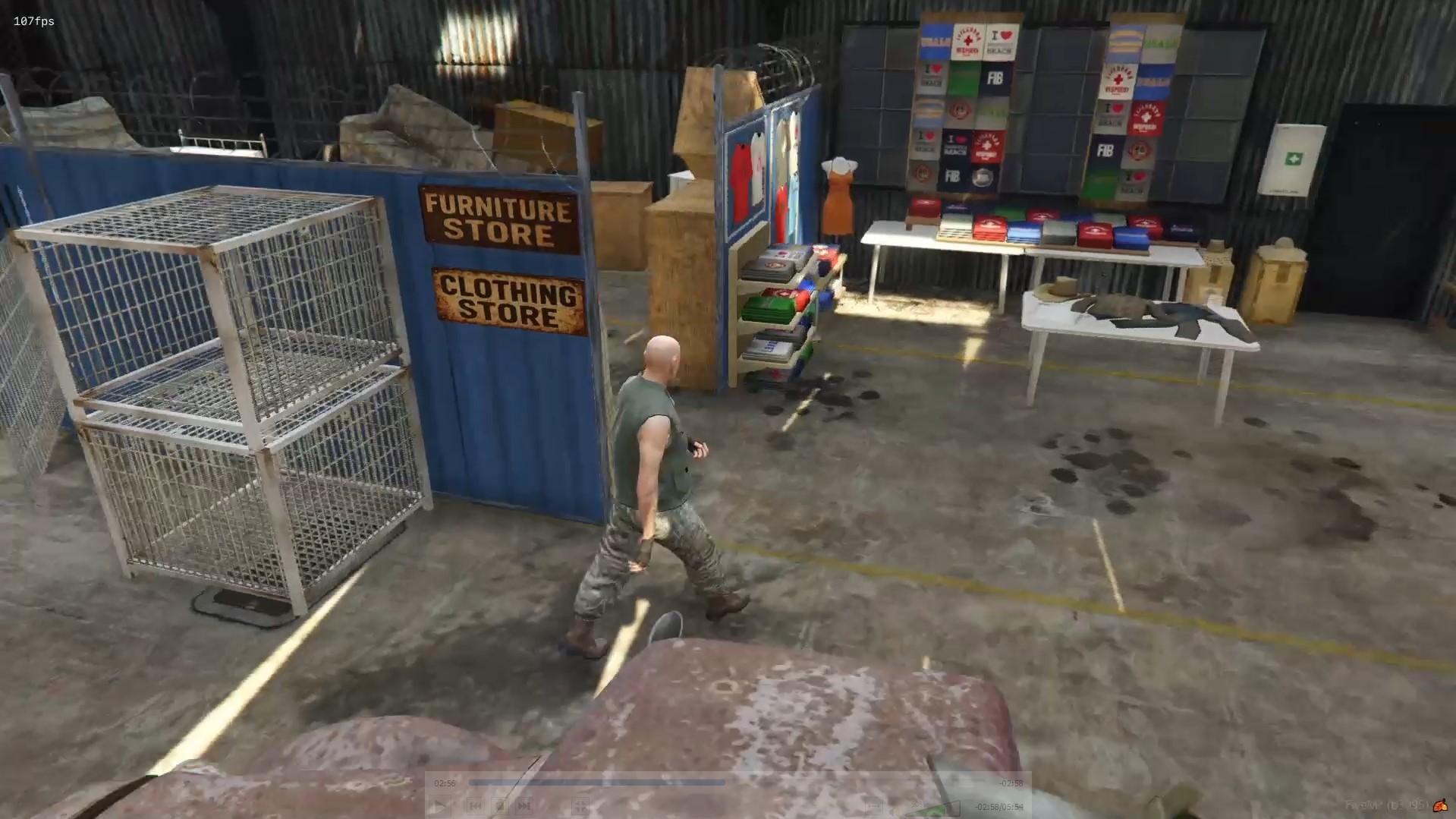Mute audio via the speaker icon
The image size is (1456, 819).
coord(896,809)
